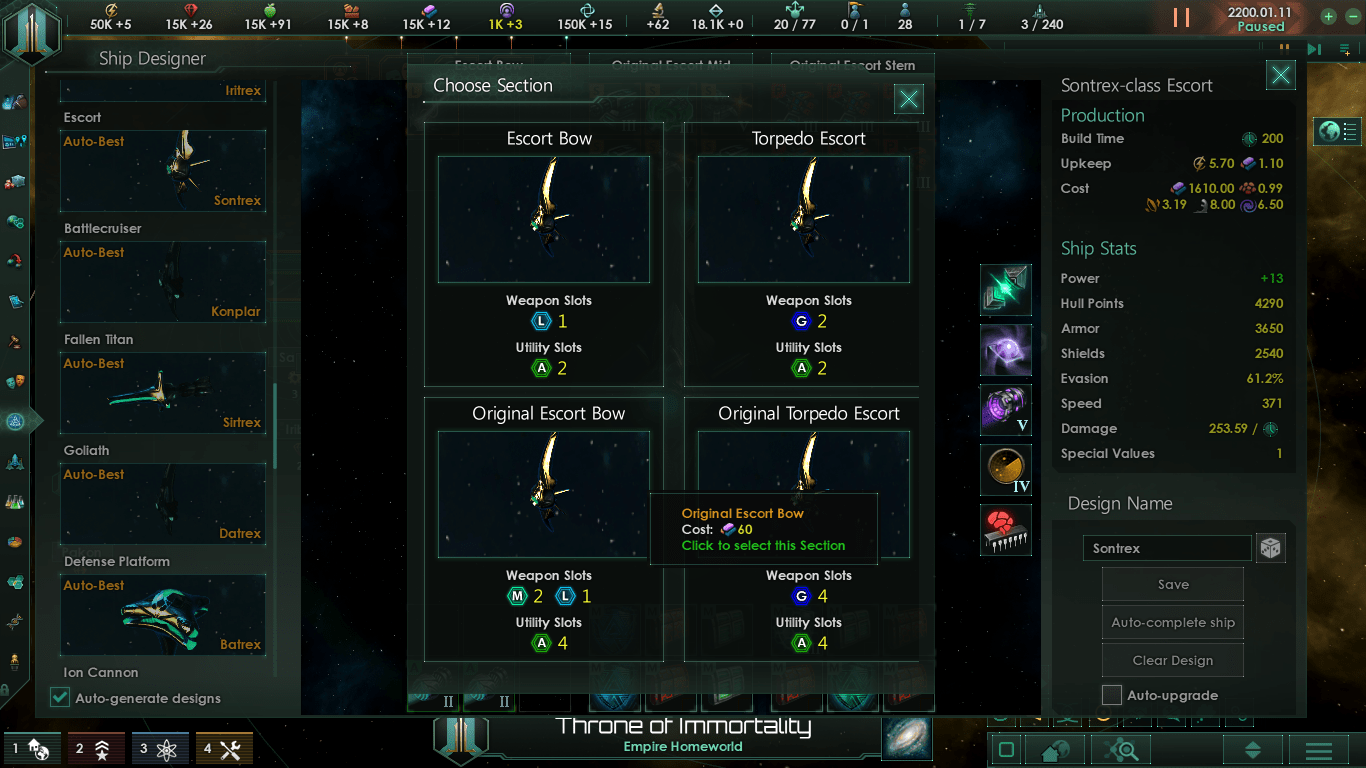Click Auto-complete ship button
Image resolution: width=1366 pixels, height=768 pixels.
point(1172,623)
